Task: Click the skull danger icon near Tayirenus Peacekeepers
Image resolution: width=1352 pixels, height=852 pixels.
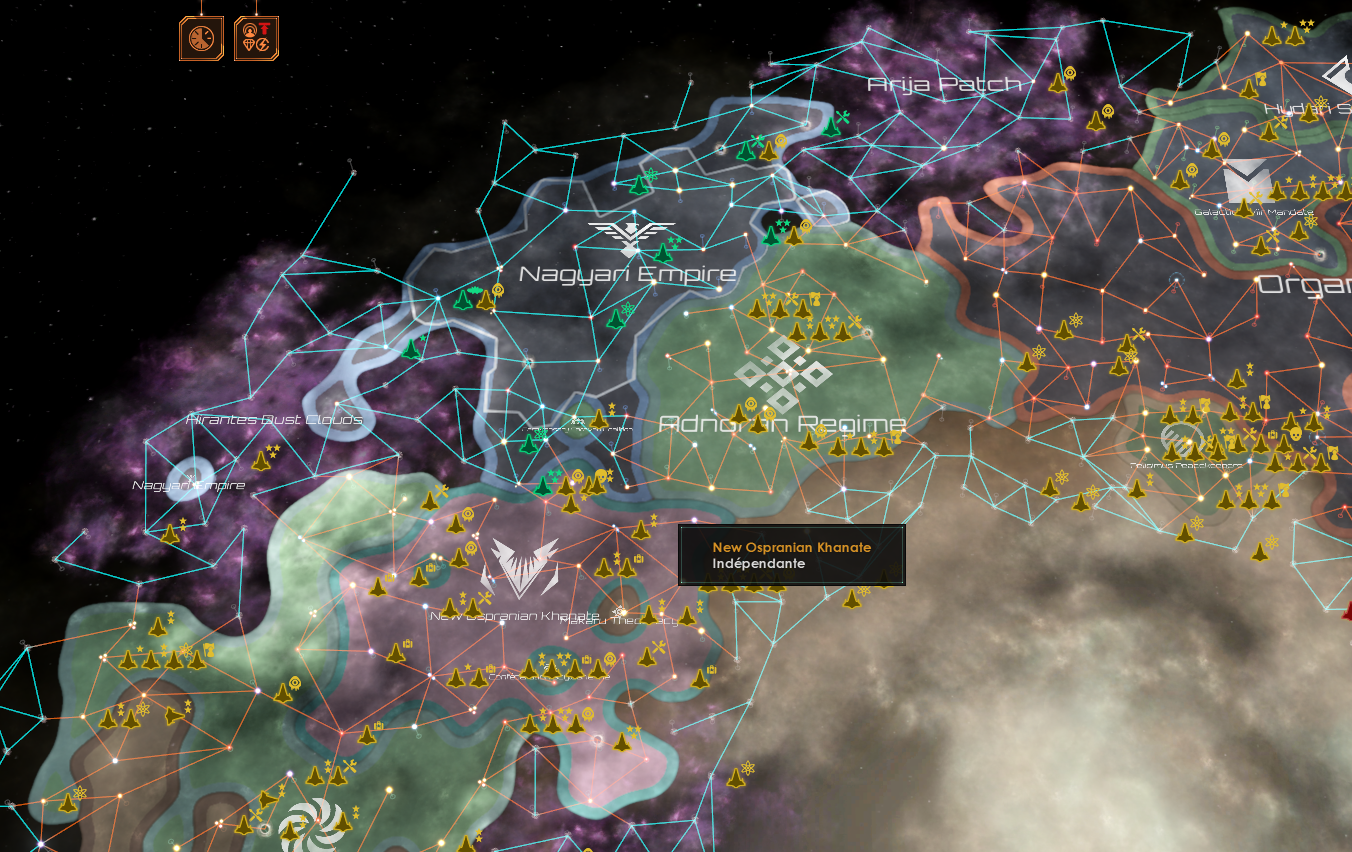Action: tap(1295, 434)
